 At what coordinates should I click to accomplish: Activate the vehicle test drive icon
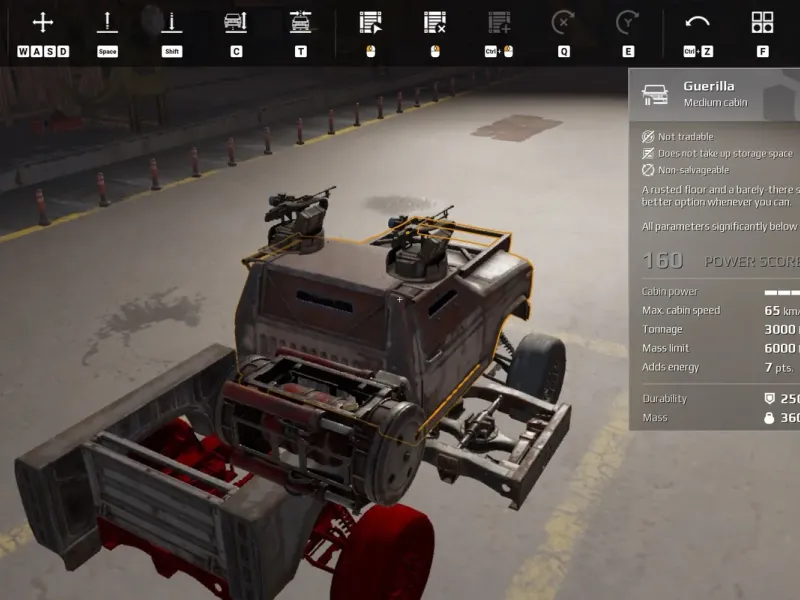click(x=300, y=22)
